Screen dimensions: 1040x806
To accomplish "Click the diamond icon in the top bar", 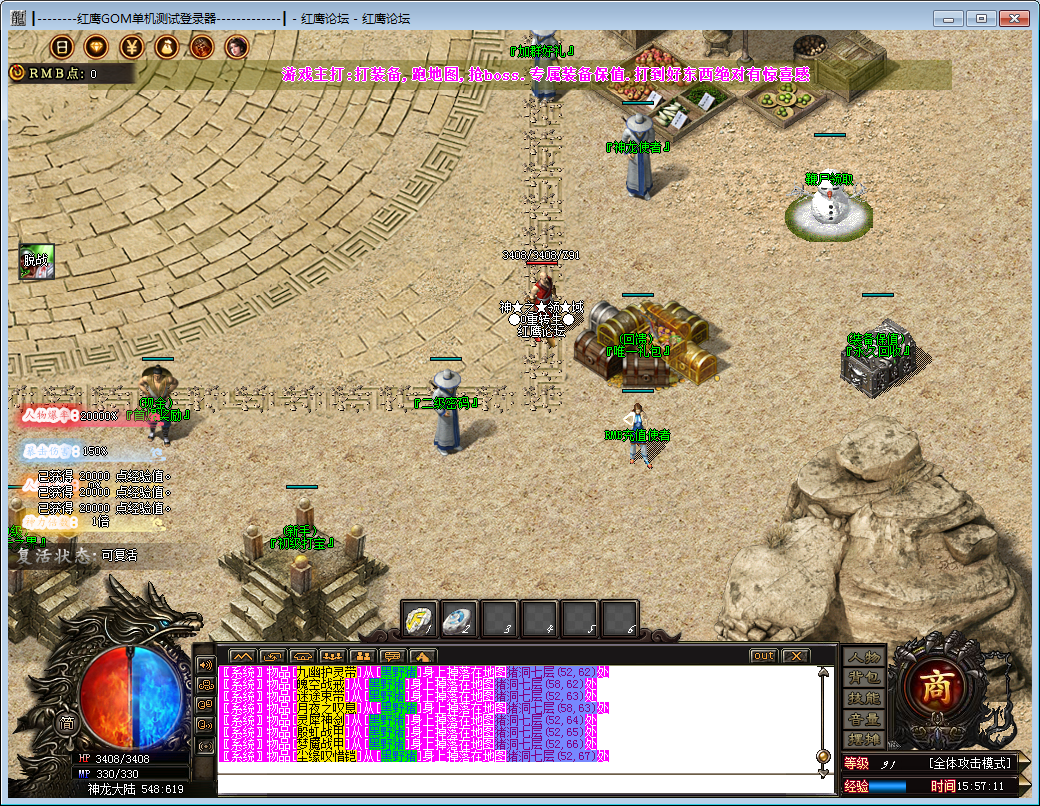I will [96, 46].
